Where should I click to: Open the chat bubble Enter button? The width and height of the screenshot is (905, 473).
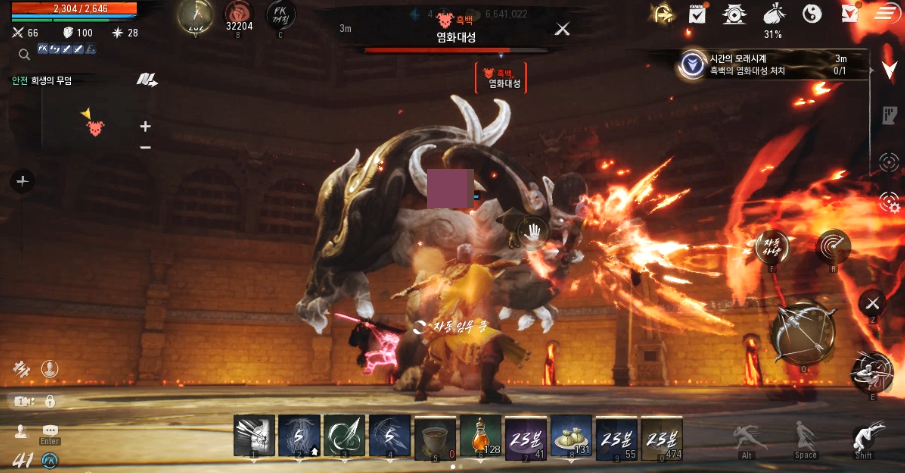(x=50, y=432)
